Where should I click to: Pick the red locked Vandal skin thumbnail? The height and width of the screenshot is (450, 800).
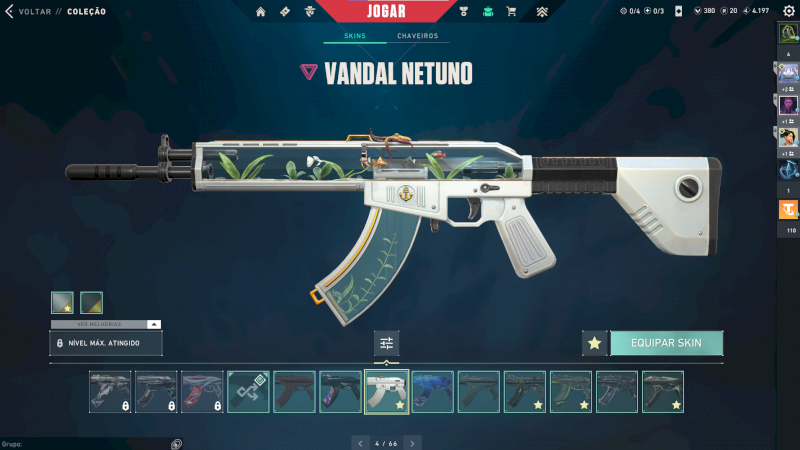click(x=202, y=392)
